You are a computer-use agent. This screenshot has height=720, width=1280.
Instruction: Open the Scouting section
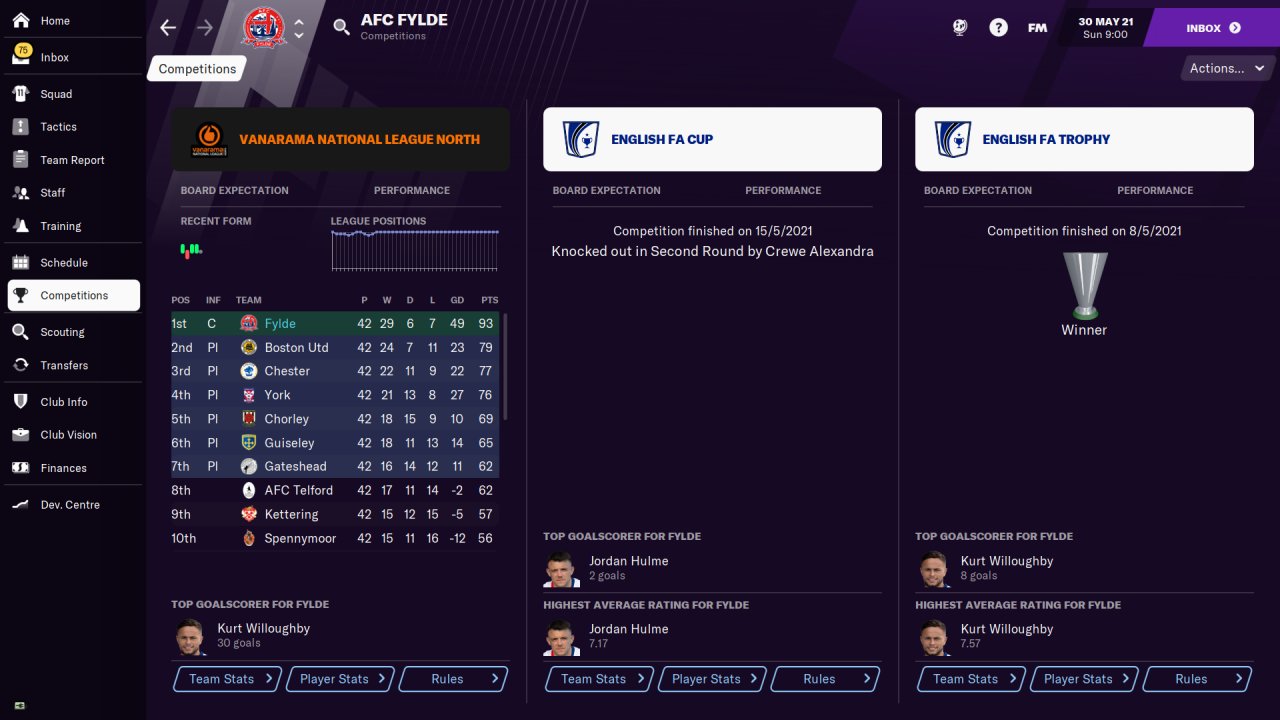pyautogui.click(x=62, y=332)
